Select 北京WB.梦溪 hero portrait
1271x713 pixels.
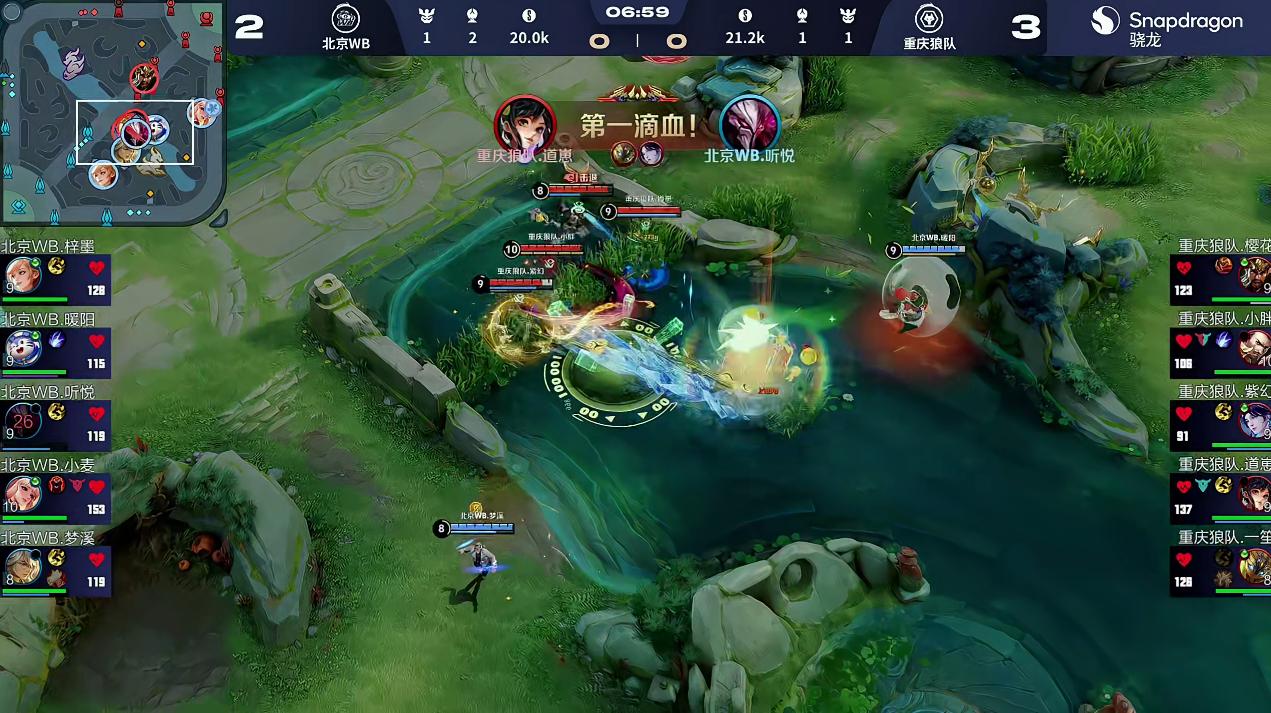(x=22, y=567)
